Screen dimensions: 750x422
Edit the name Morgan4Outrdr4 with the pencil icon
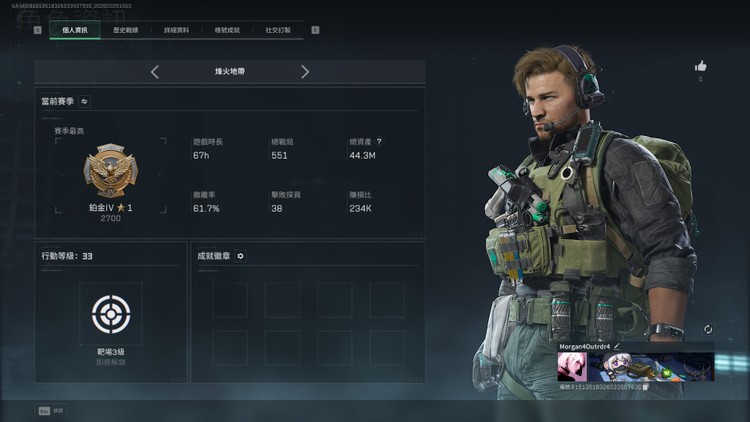point(617,346)
